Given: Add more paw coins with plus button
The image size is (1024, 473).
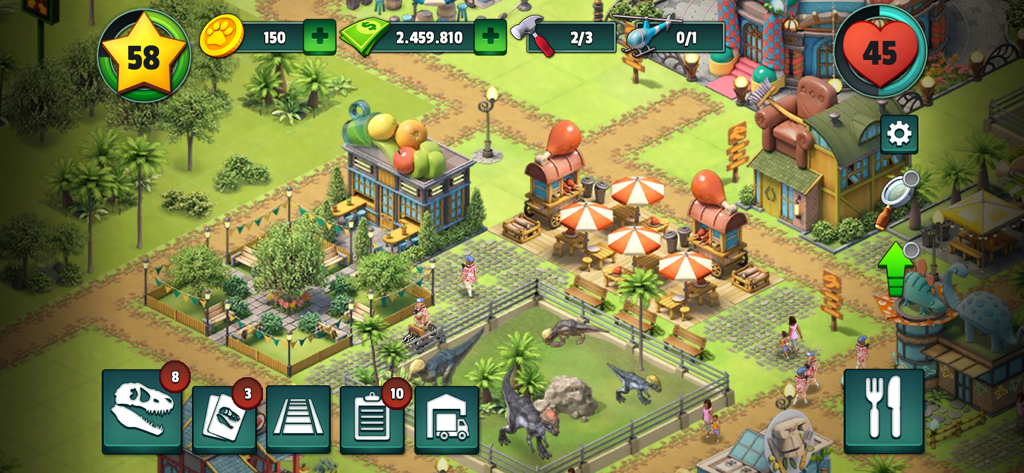Looking at the screenshot, I should pos(319,38).
